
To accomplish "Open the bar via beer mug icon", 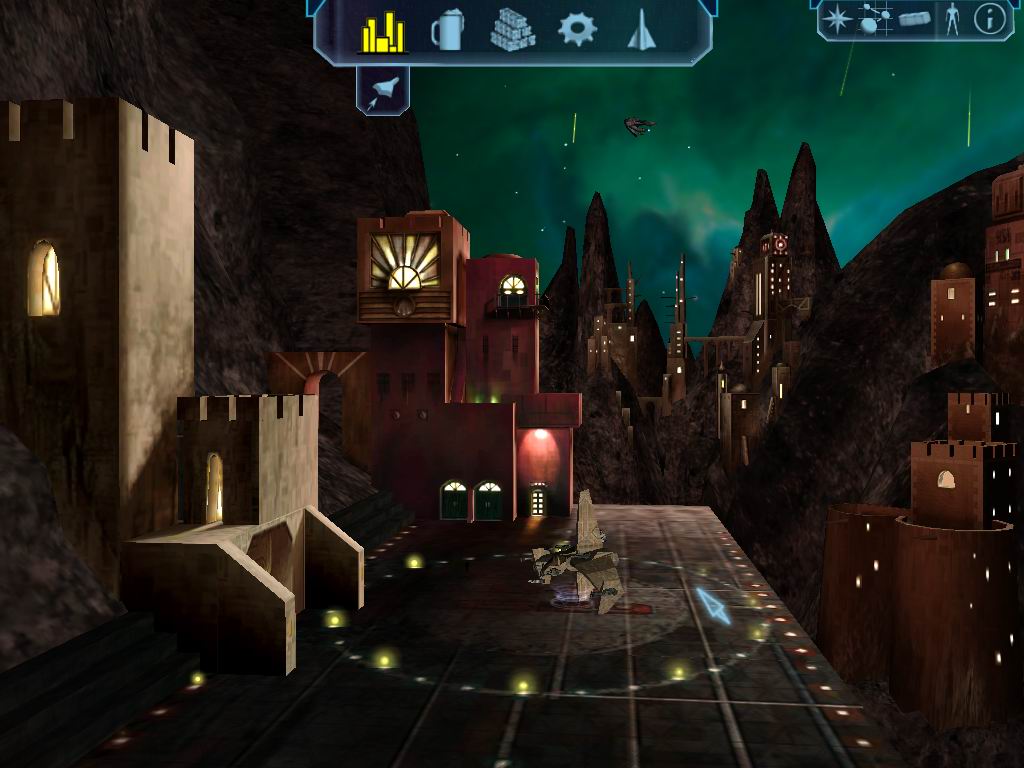I will coord(447,30).
